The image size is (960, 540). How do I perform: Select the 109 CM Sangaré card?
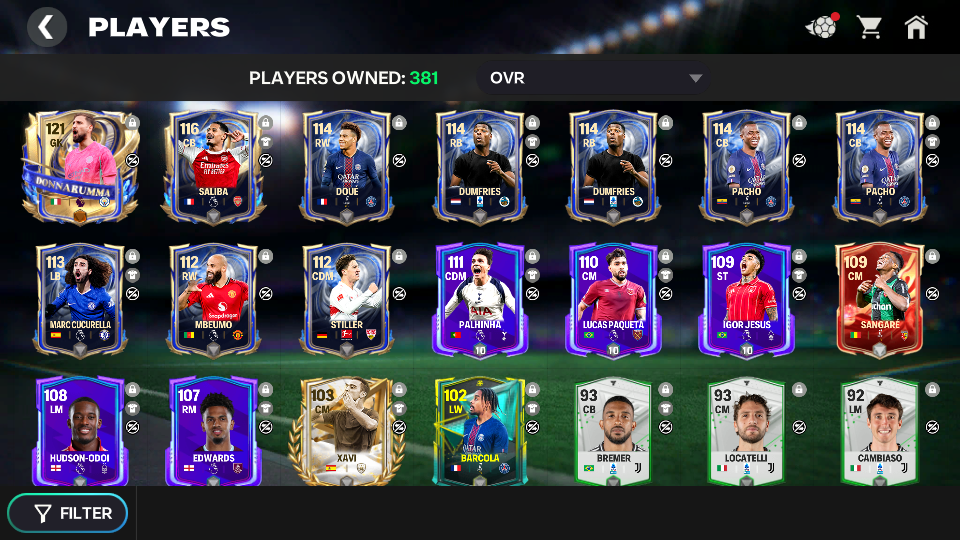click(879, 299)
